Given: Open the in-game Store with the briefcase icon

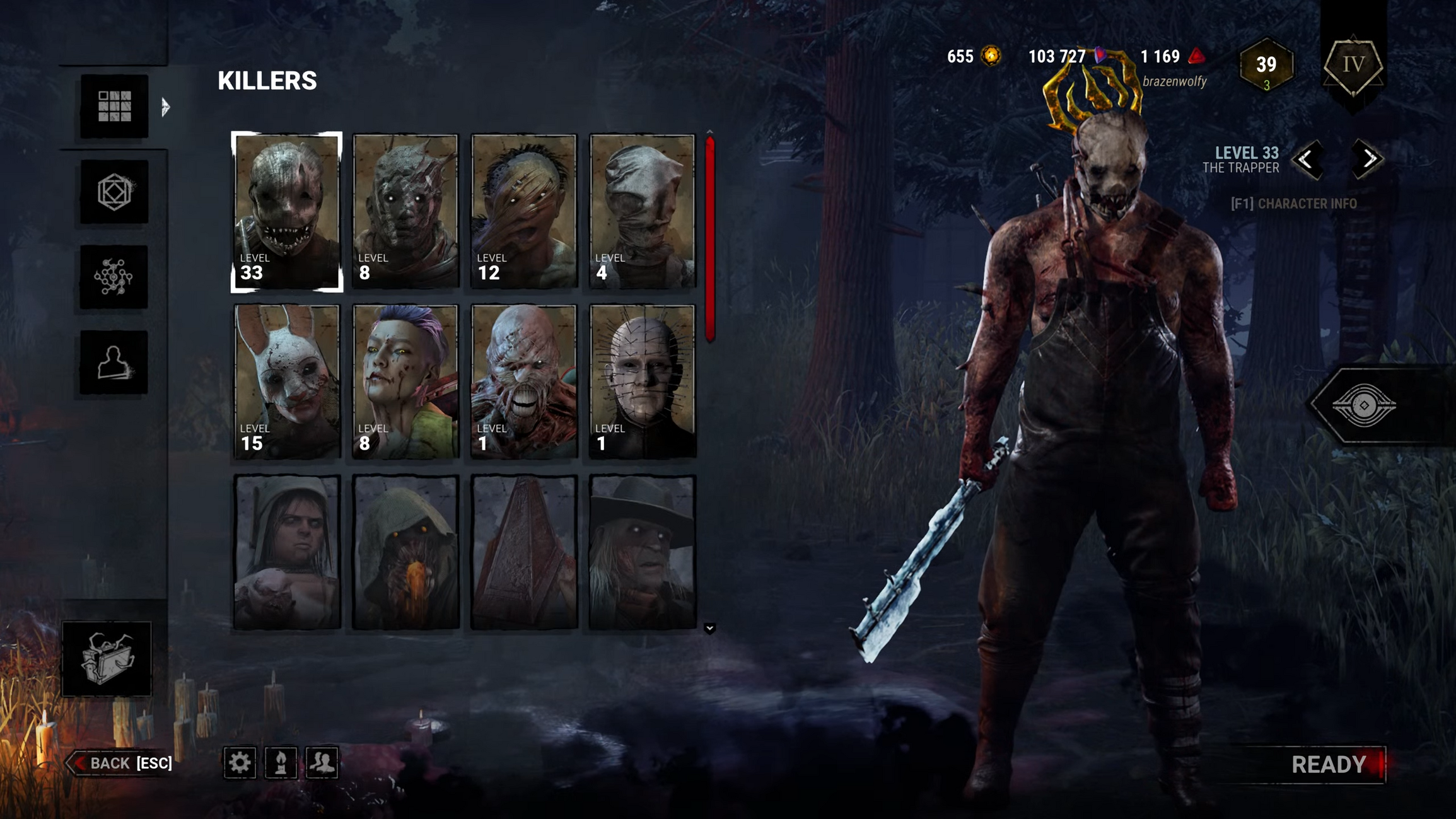Looking at the screenshot, I should coord(107,659).
